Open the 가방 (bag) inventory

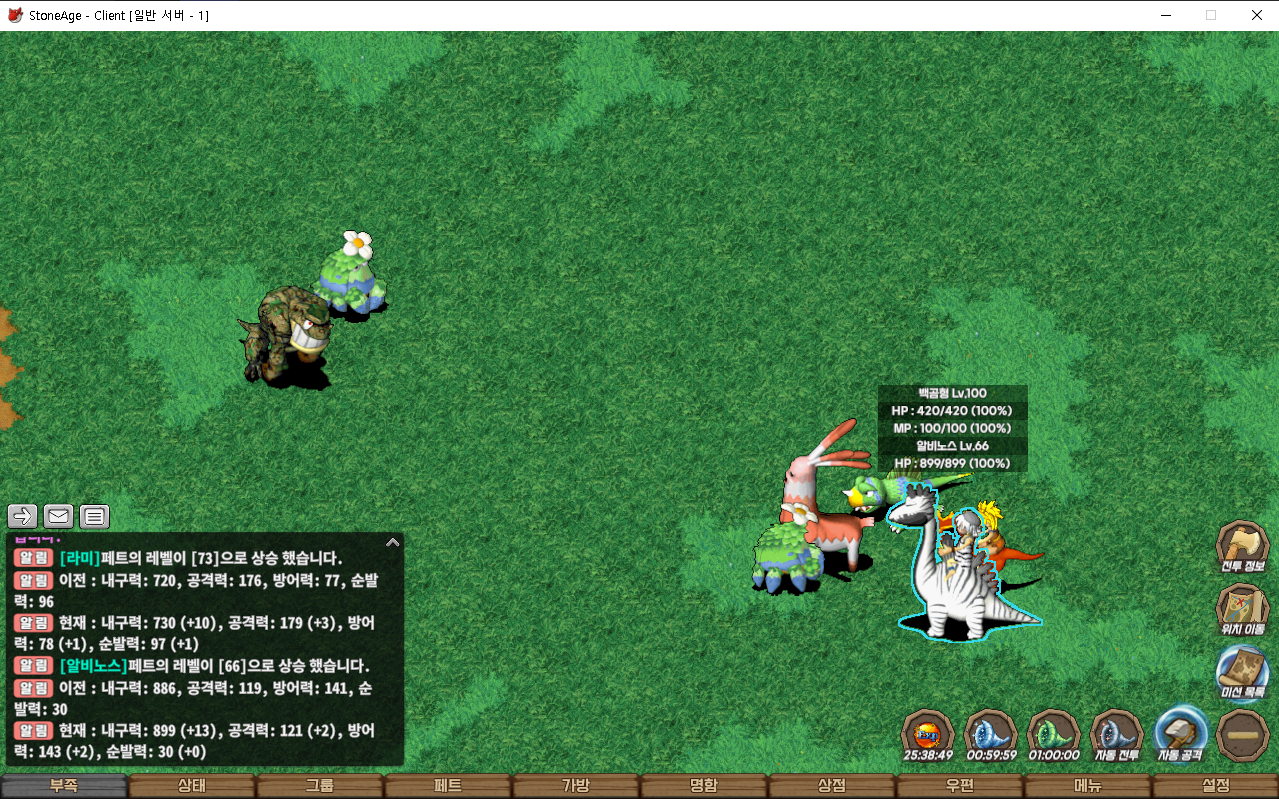point(576,786)
